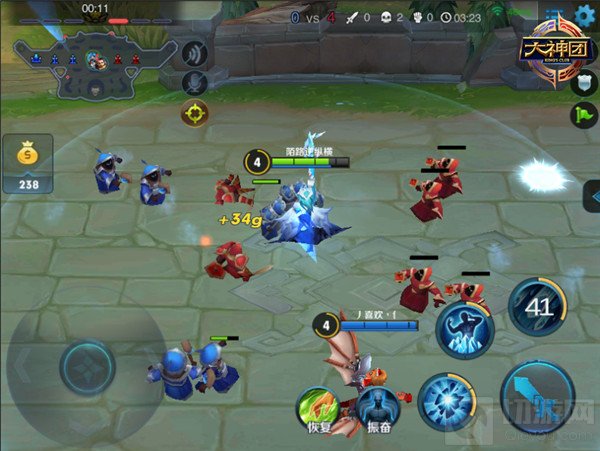Cast the blue energy burst skill
The image size is (600, 451).
pos(446,401)
